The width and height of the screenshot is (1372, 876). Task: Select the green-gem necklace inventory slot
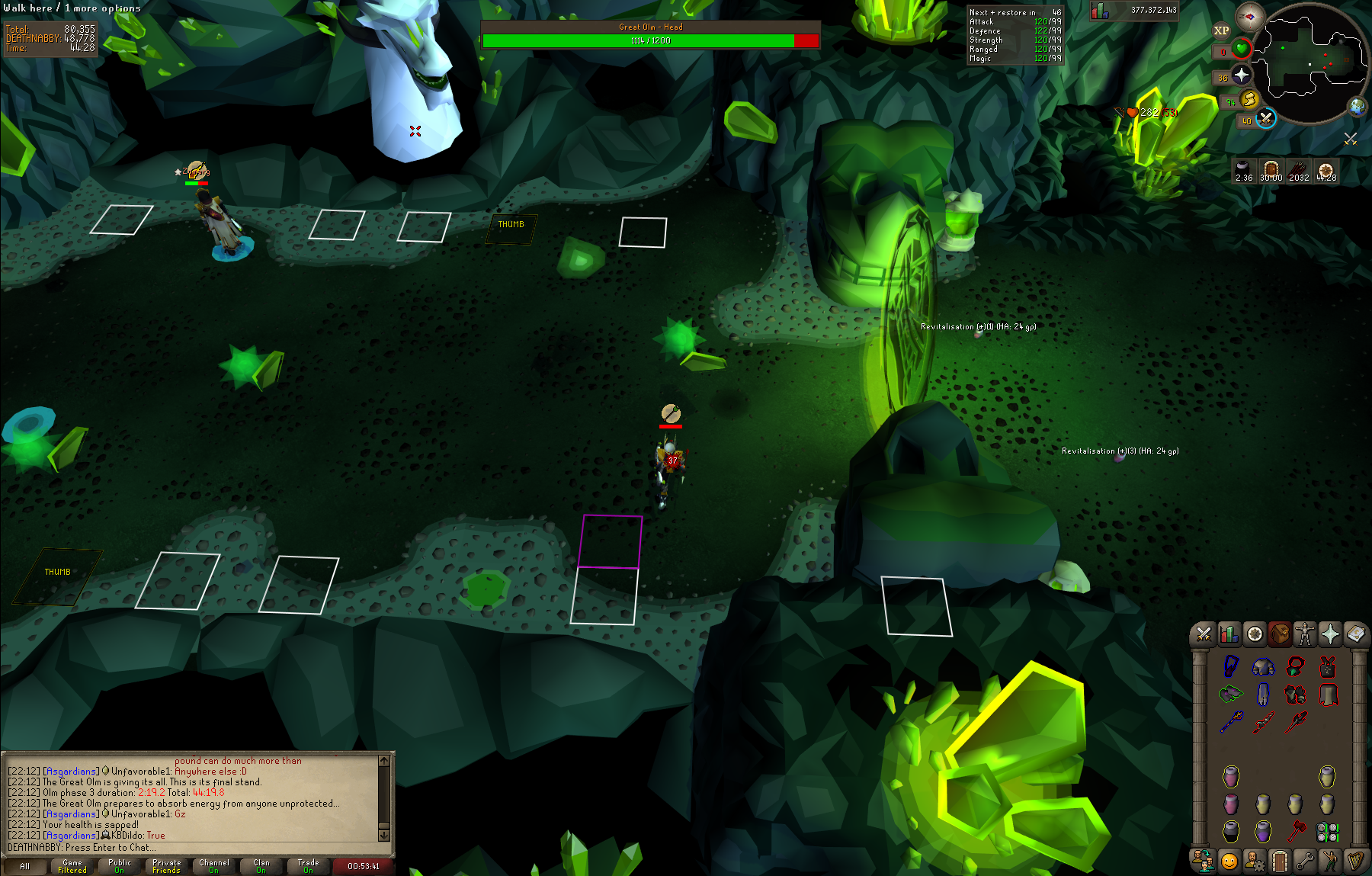pos(1294,666)
